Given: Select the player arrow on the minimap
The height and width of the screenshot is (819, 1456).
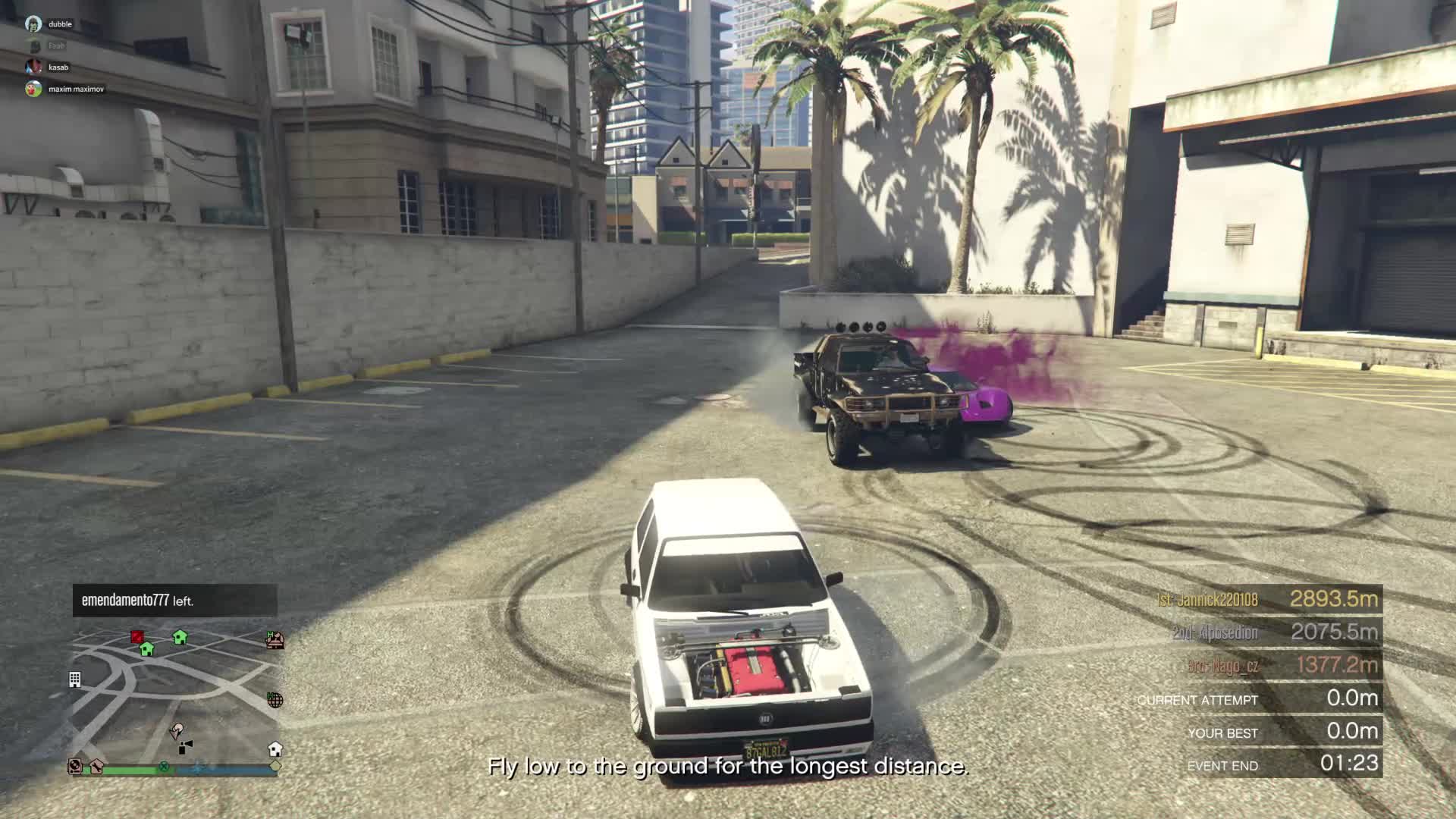Looking at the screenshot, I should tap(177, 731).
